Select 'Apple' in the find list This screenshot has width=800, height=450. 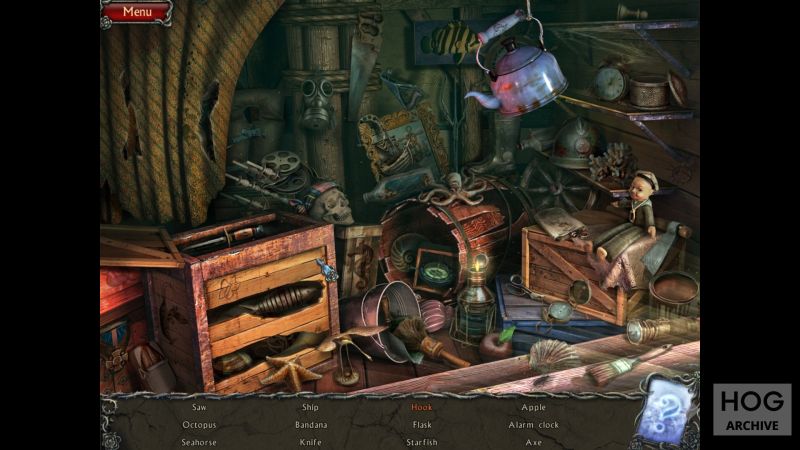tap(533, 407)
